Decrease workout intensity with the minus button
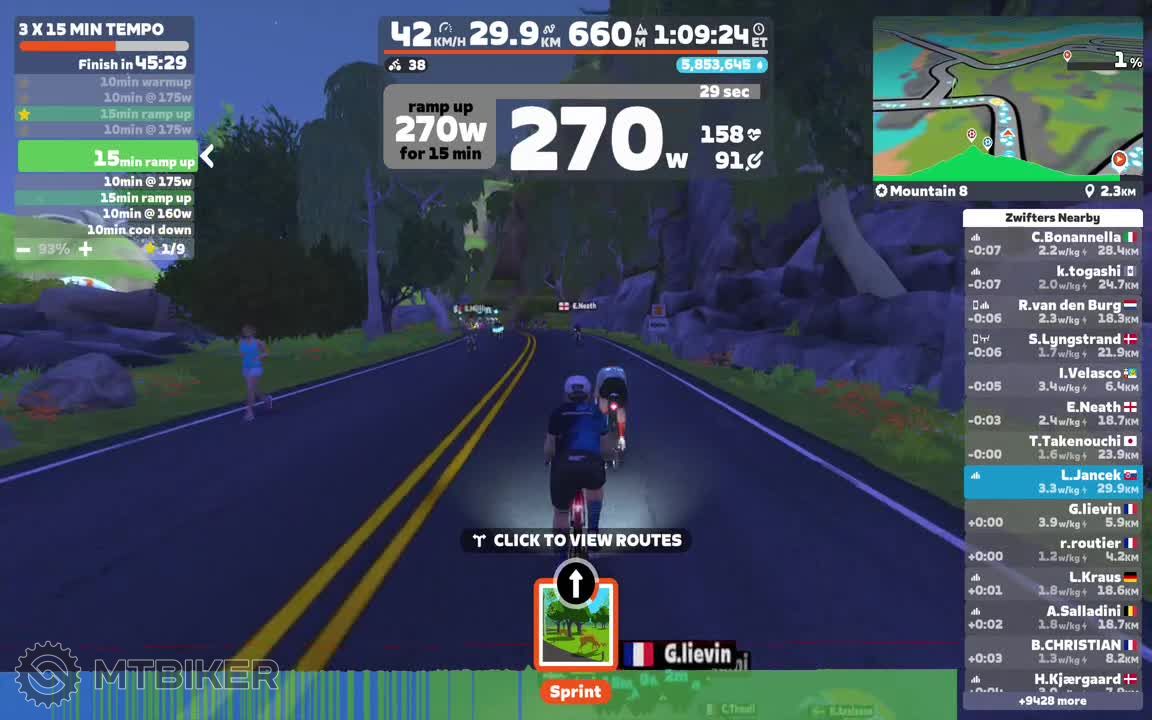The width and height of the screenshot is (1152, 720). 23,248
